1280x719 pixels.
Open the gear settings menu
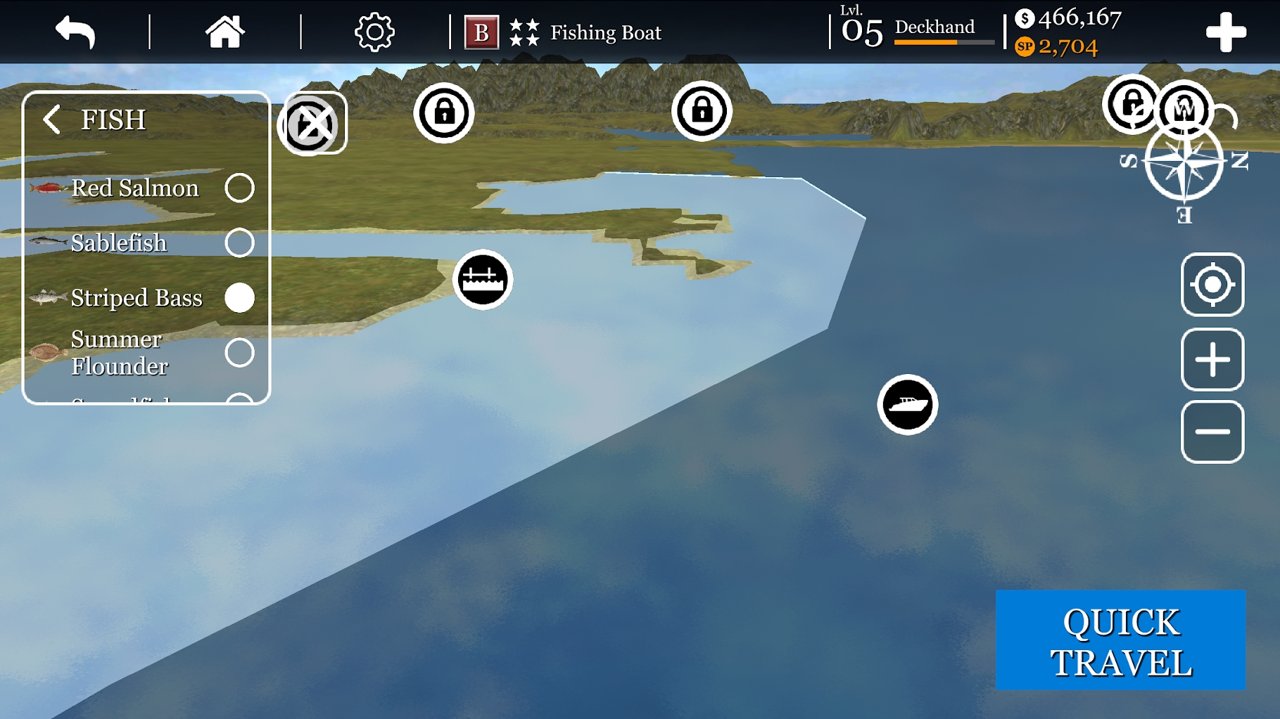click(x=375, y=32)
